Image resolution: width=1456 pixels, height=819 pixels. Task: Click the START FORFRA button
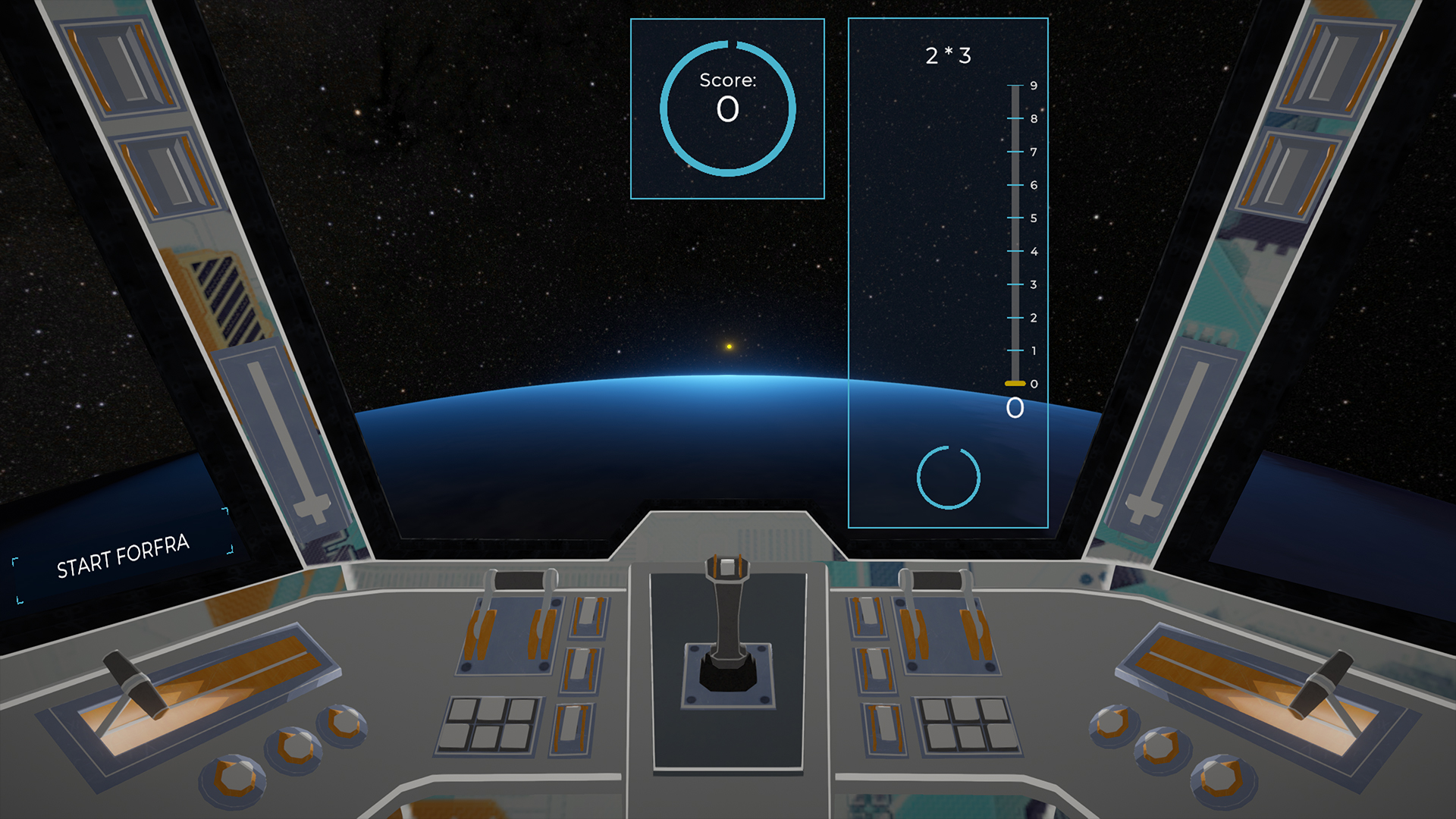click(123, 556)
